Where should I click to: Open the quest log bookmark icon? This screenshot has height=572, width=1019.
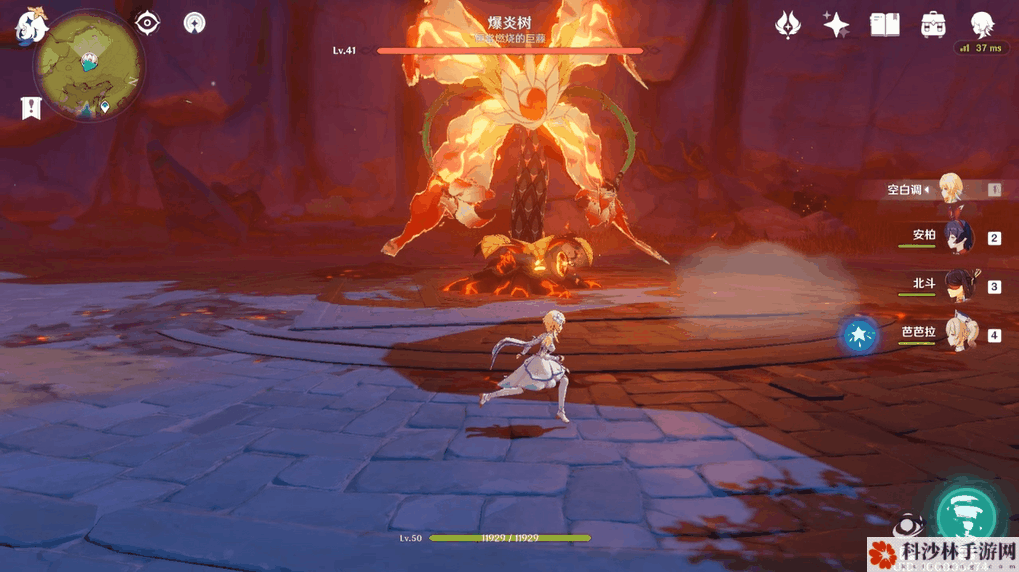[x=31, y=108]
